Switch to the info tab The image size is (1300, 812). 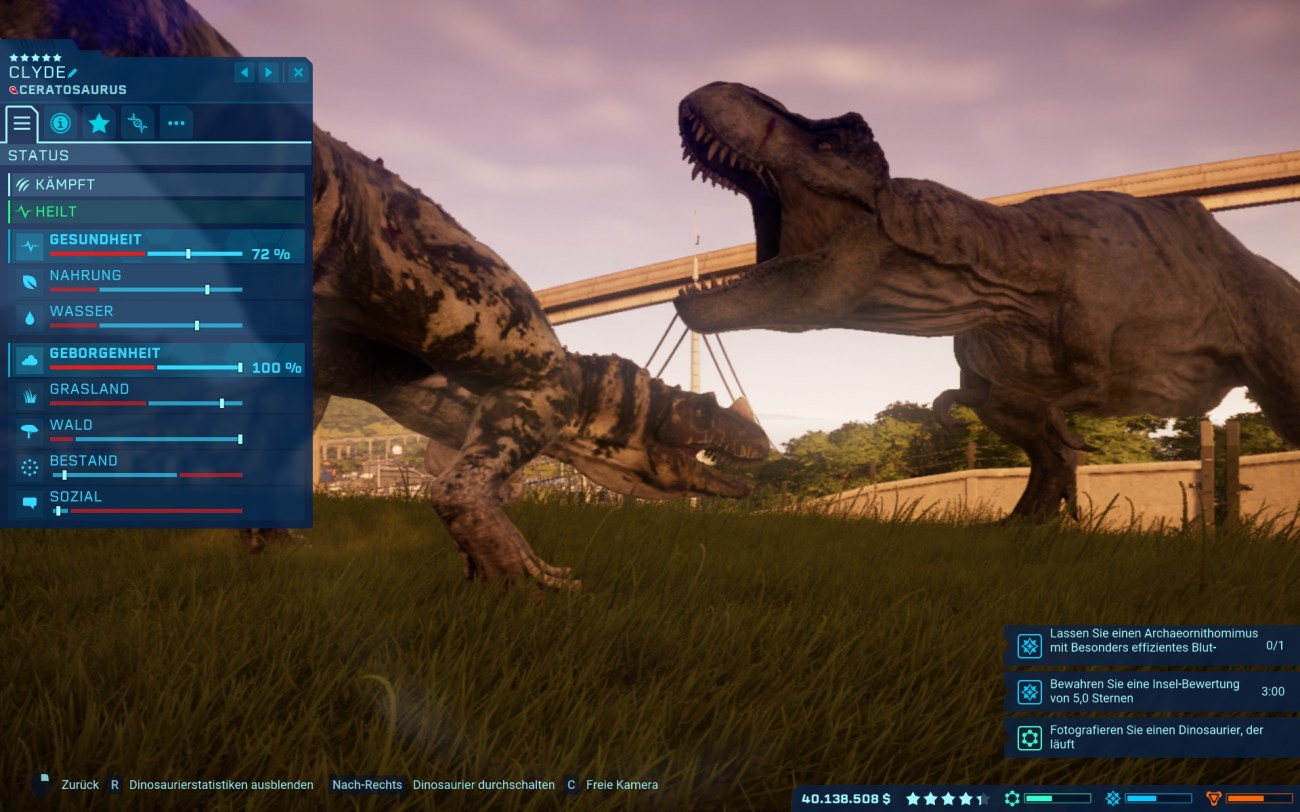[x=60, y=124]
